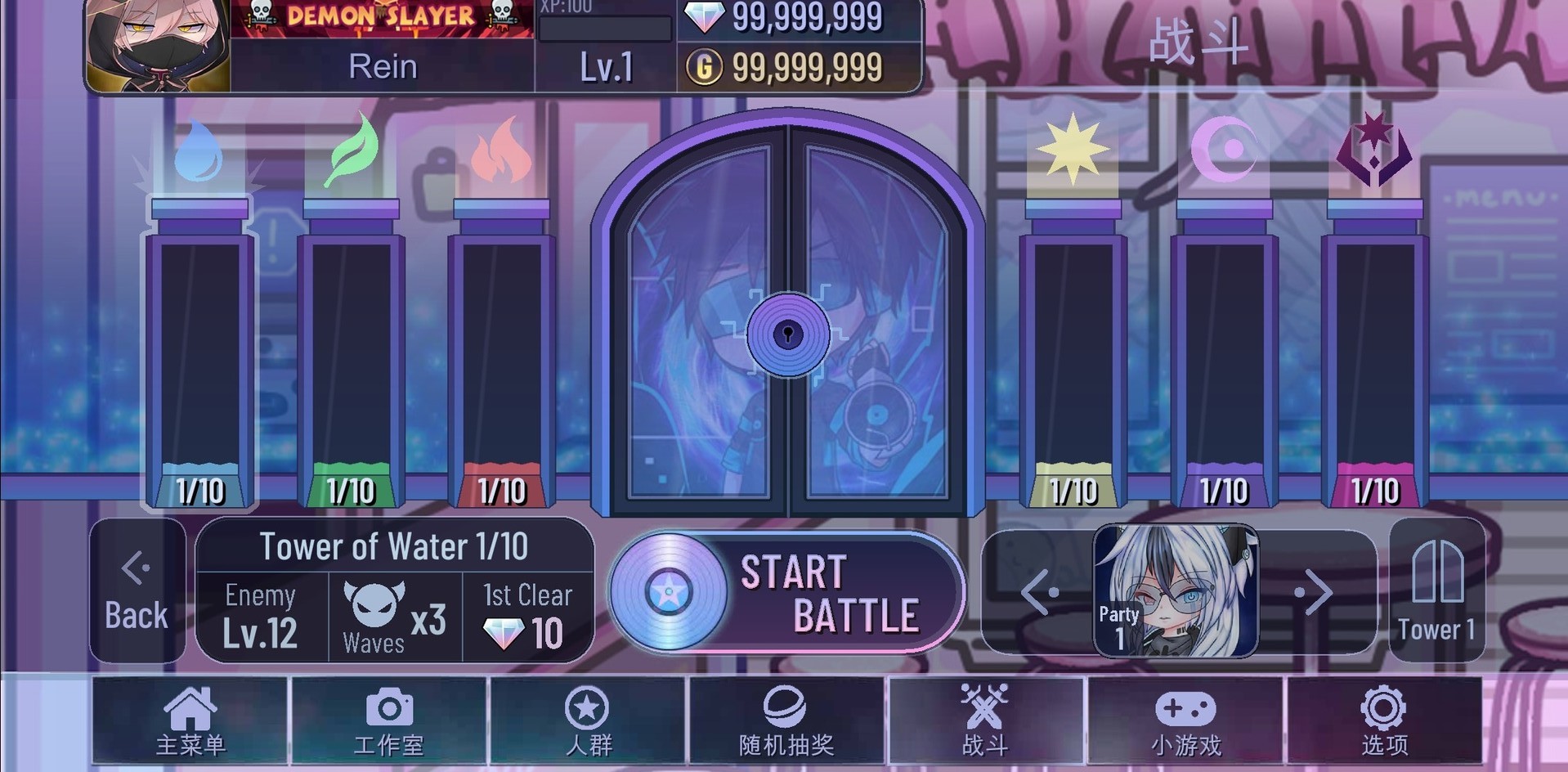The width and height of the screenshot is (1568, 772).
Task: Choose the magenta corrupt emblem tower
Action: click(x=1374, y=352)
